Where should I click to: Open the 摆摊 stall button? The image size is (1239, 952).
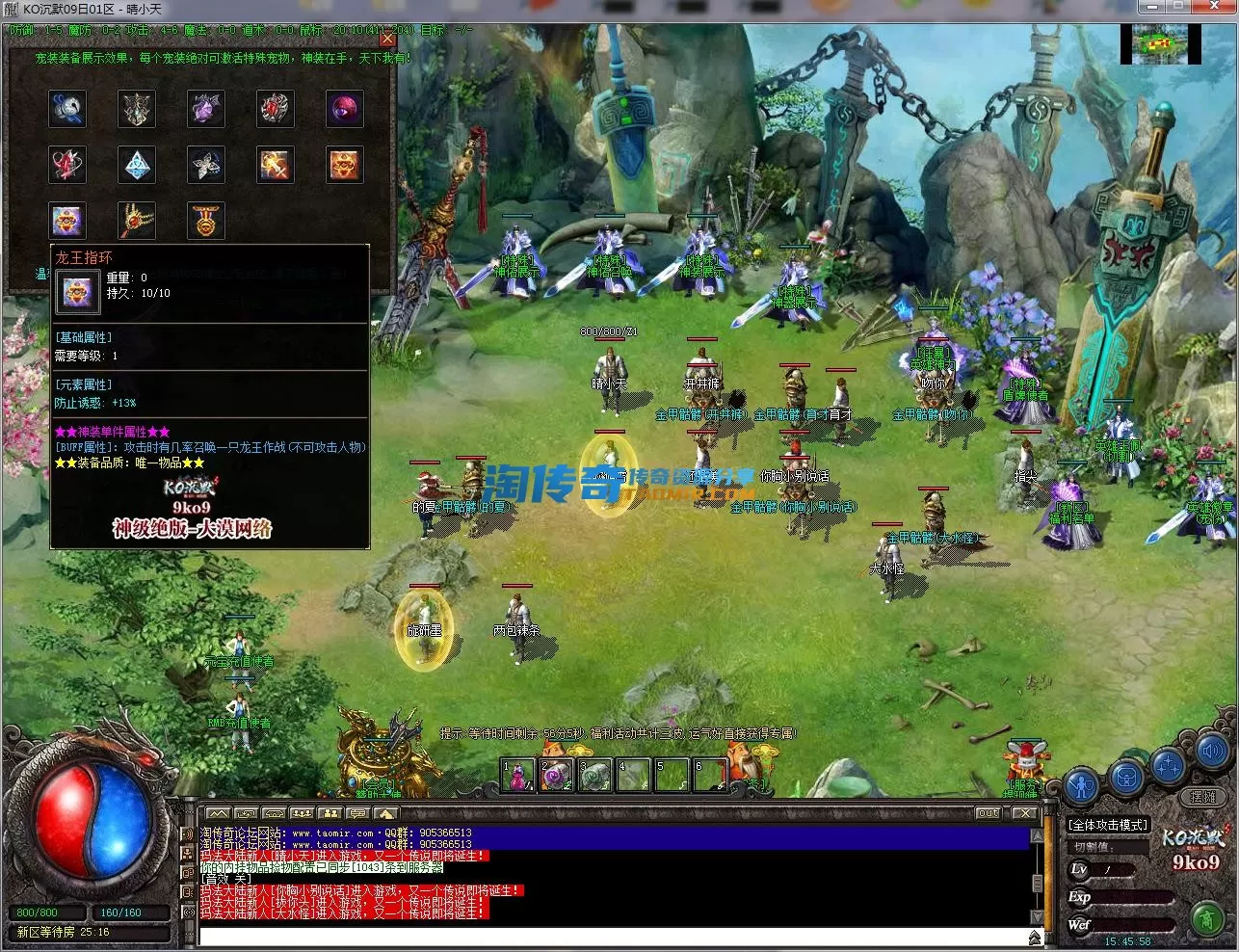click(x=1202, y=797)
